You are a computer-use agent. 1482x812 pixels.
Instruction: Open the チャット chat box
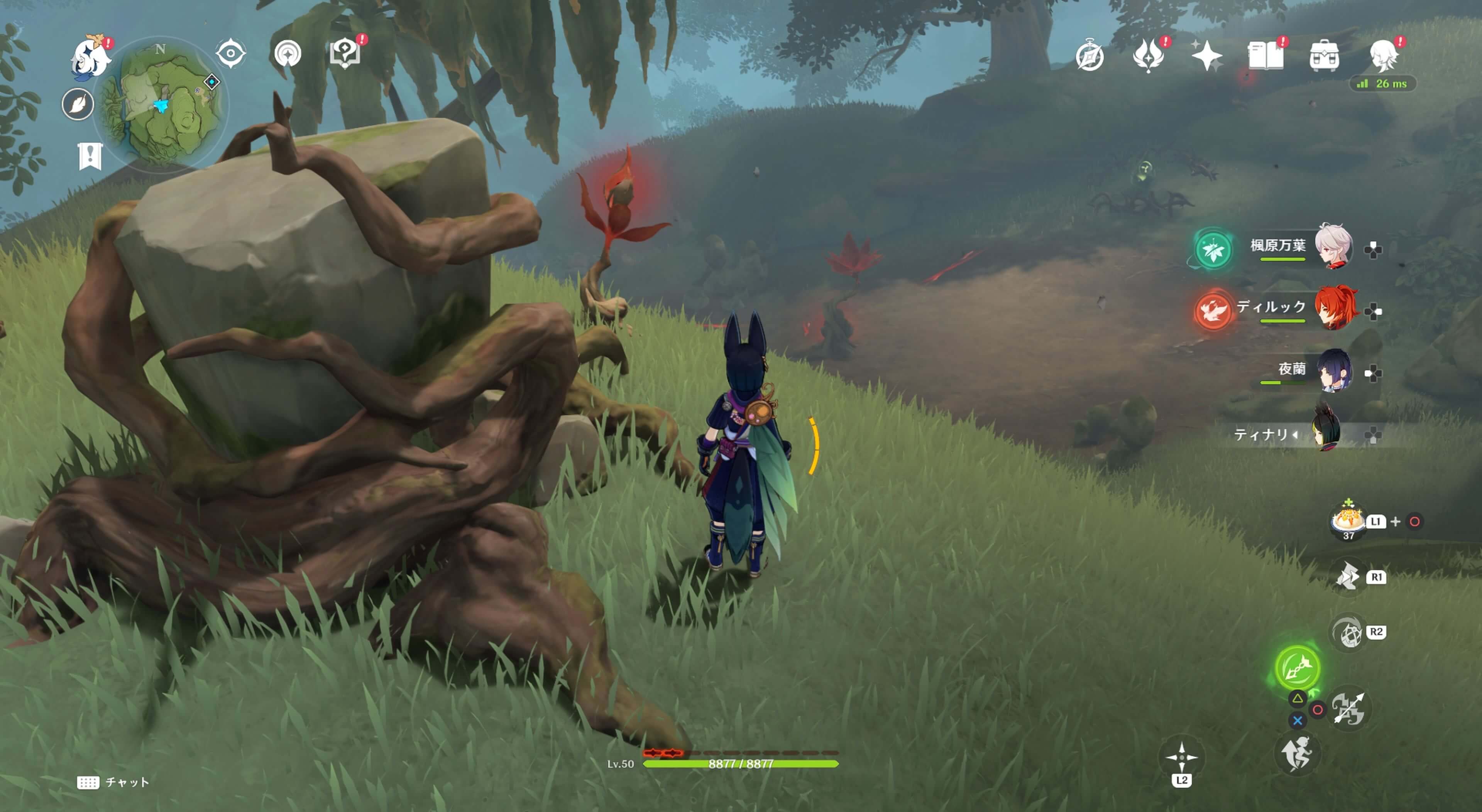click(x=113, y=782)
